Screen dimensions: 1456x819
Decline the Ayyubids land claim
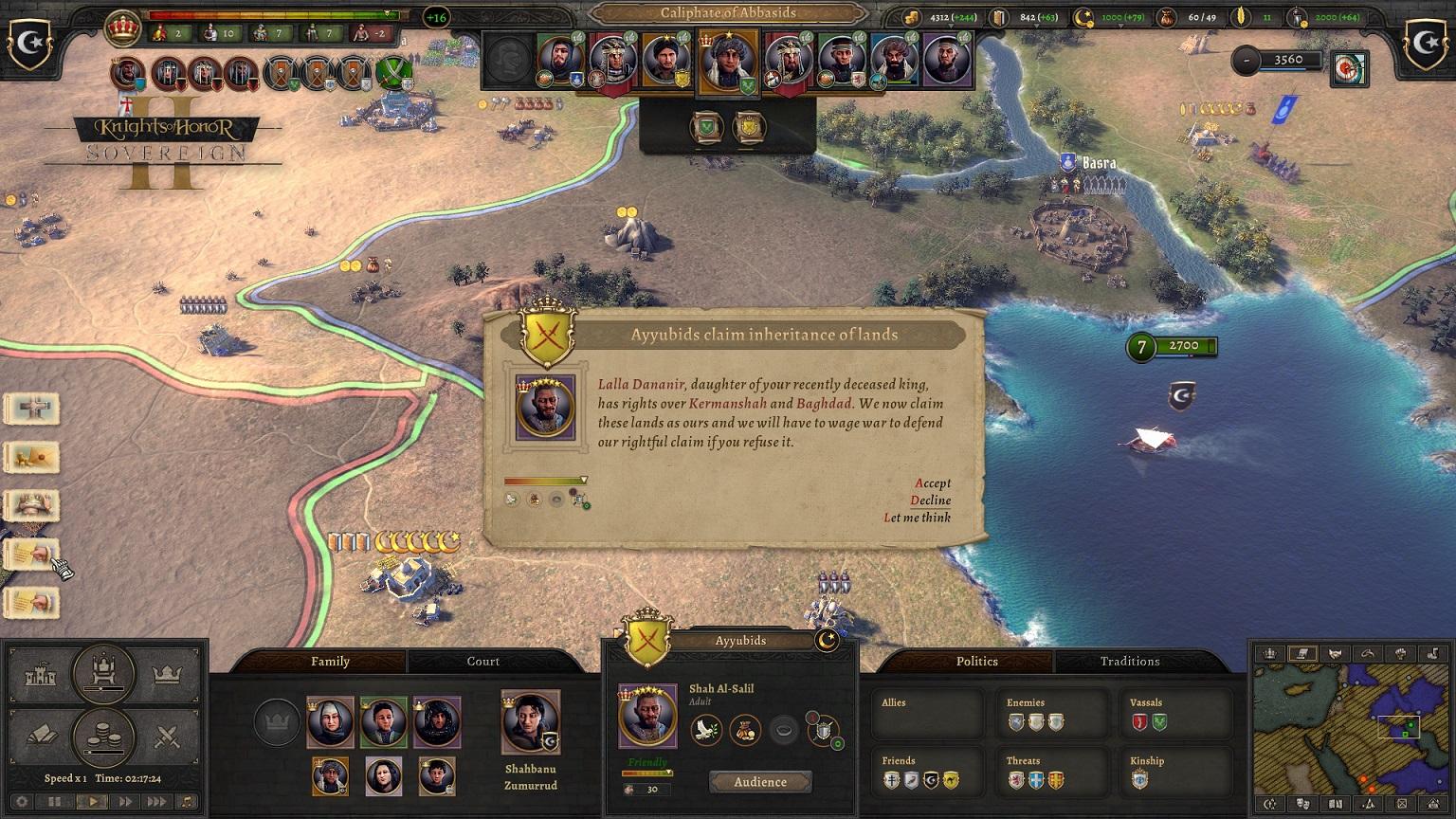tap(931, 500)
